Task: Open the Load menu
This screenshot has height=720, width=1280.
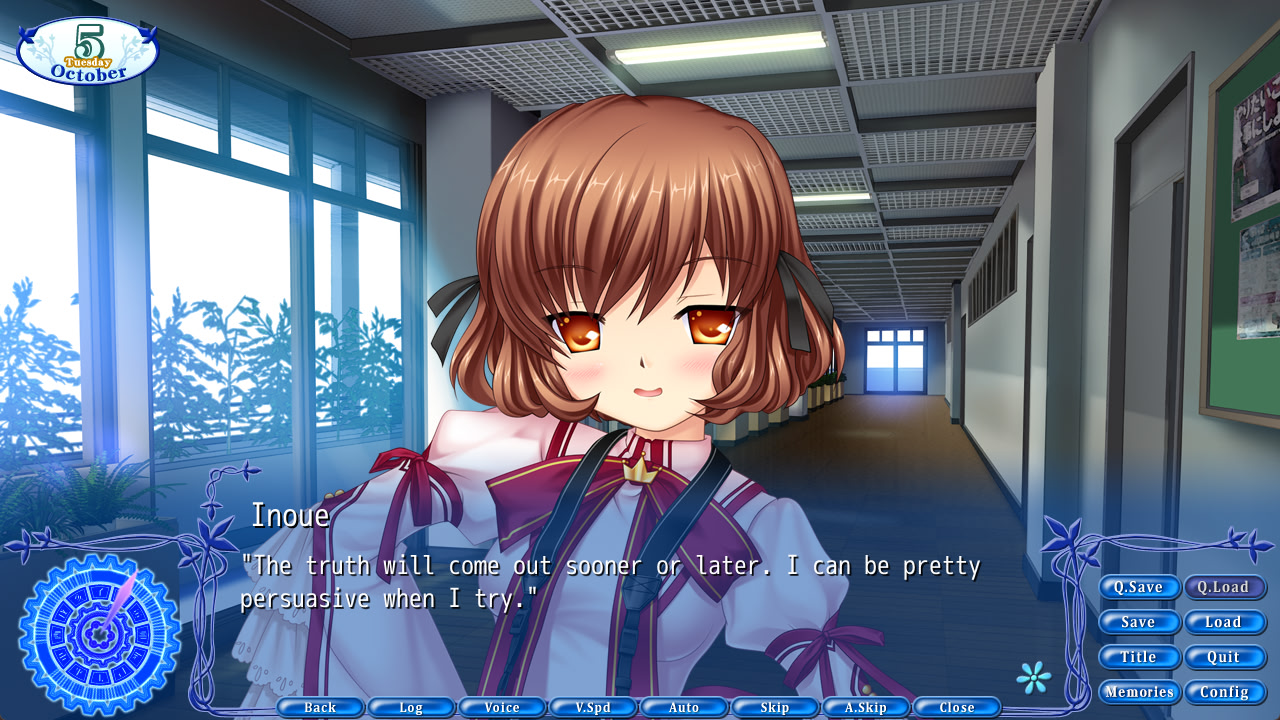Action: [x=1225, y=622]
